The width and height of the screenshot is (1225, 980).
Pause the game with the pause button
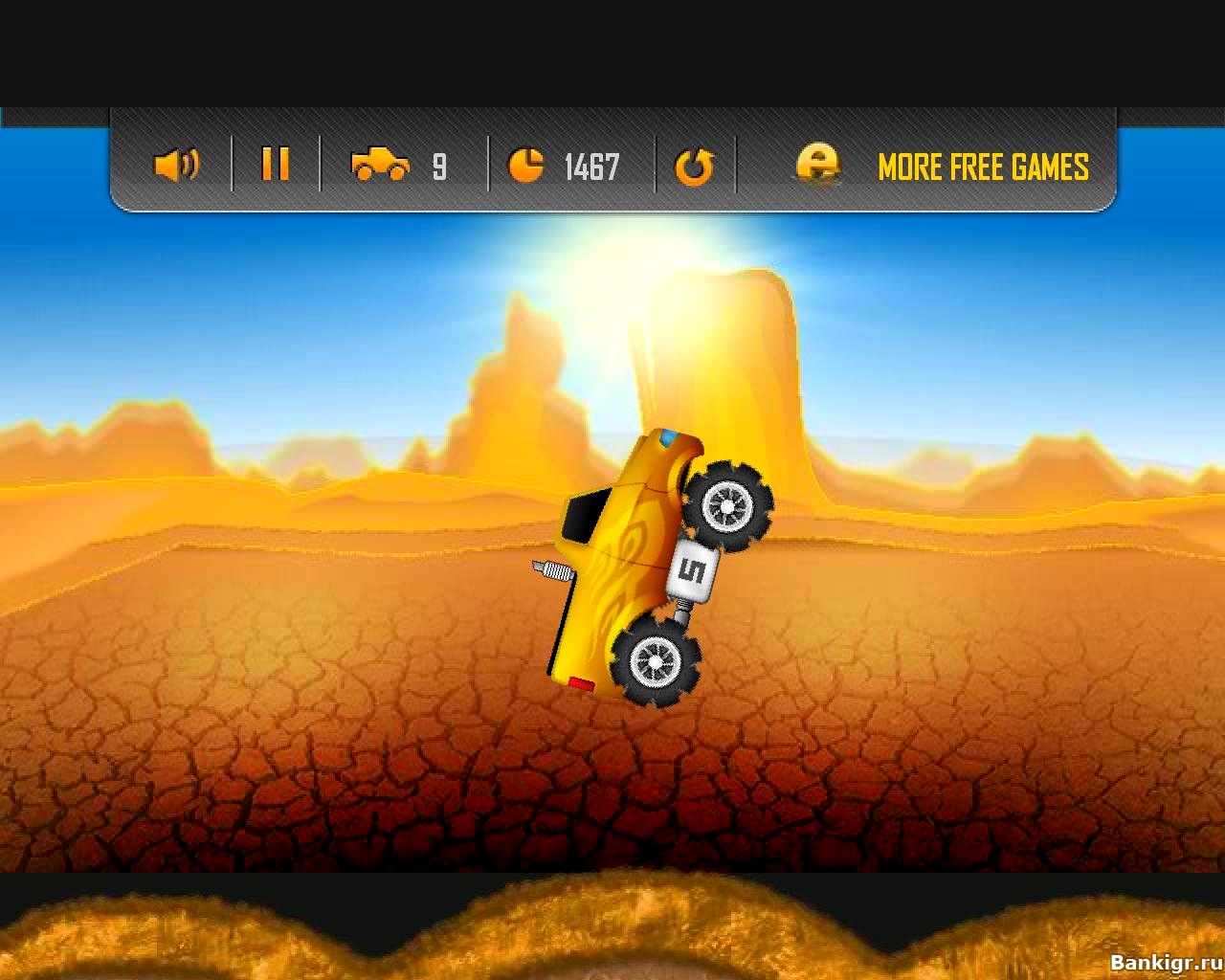click(275, 164)
